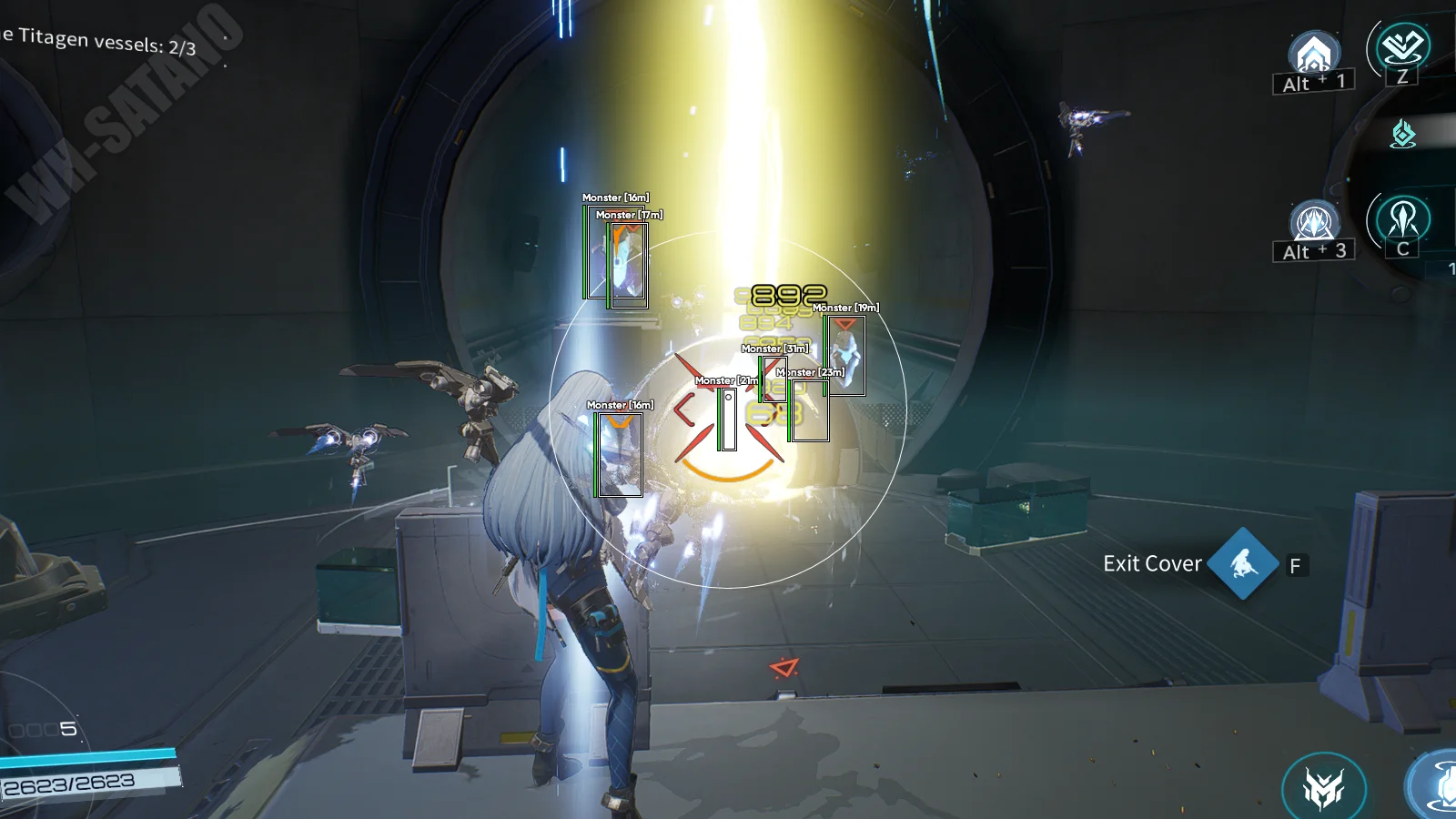The image size is (1456, 819).
Task: Open the Titagen vessels objective tracker
Action: 98,41
